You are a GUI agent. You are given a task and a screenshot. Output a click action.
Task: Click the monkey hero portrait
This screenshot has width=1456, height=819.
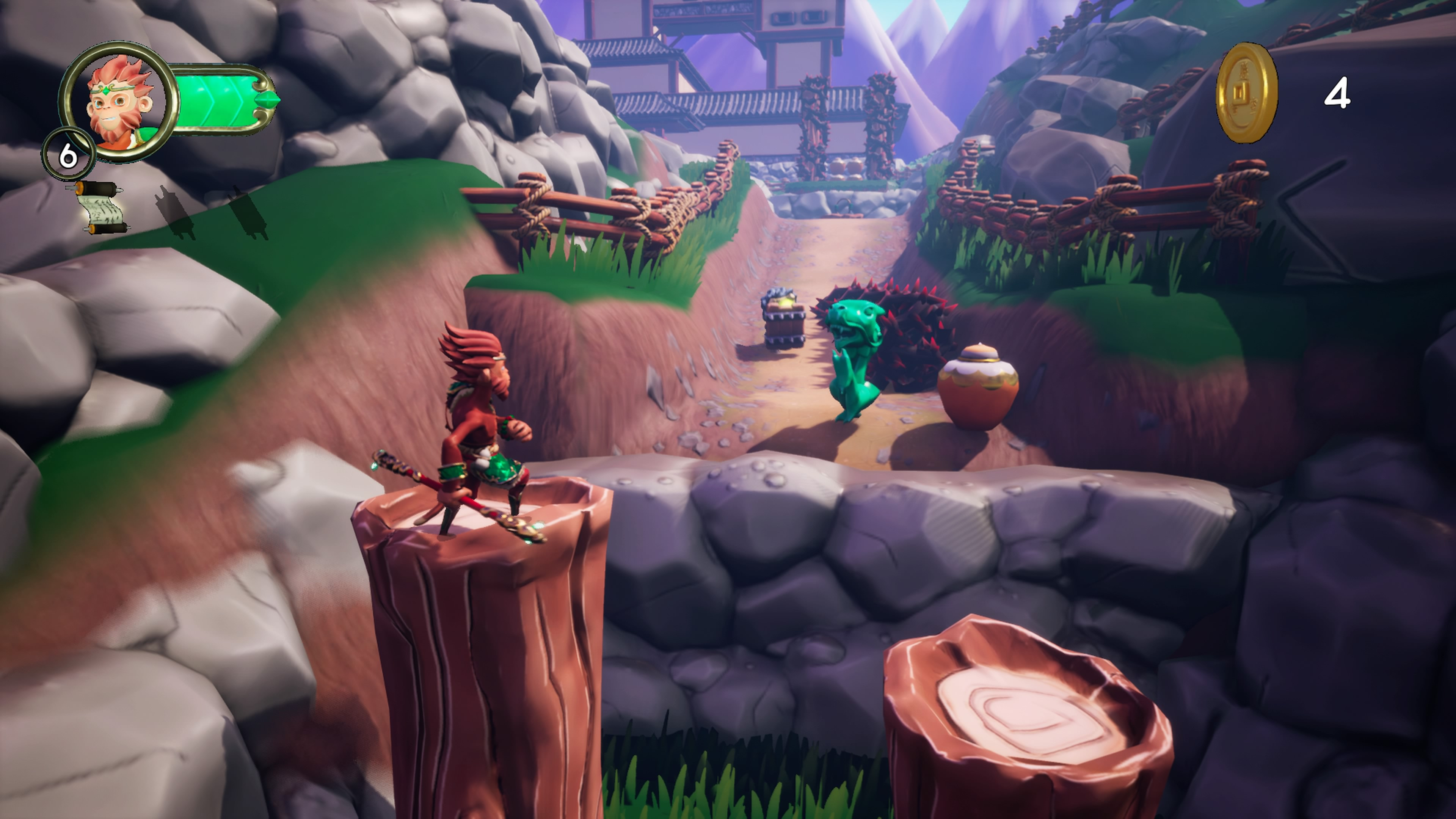(x=119, y=102)
